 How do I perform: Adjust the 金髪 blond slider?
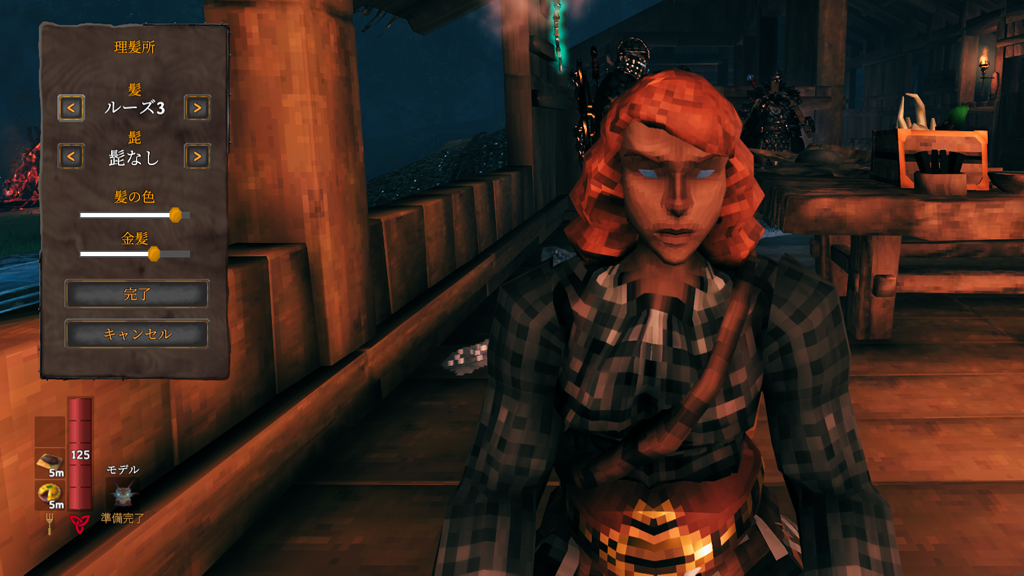[x=154, y=254]
